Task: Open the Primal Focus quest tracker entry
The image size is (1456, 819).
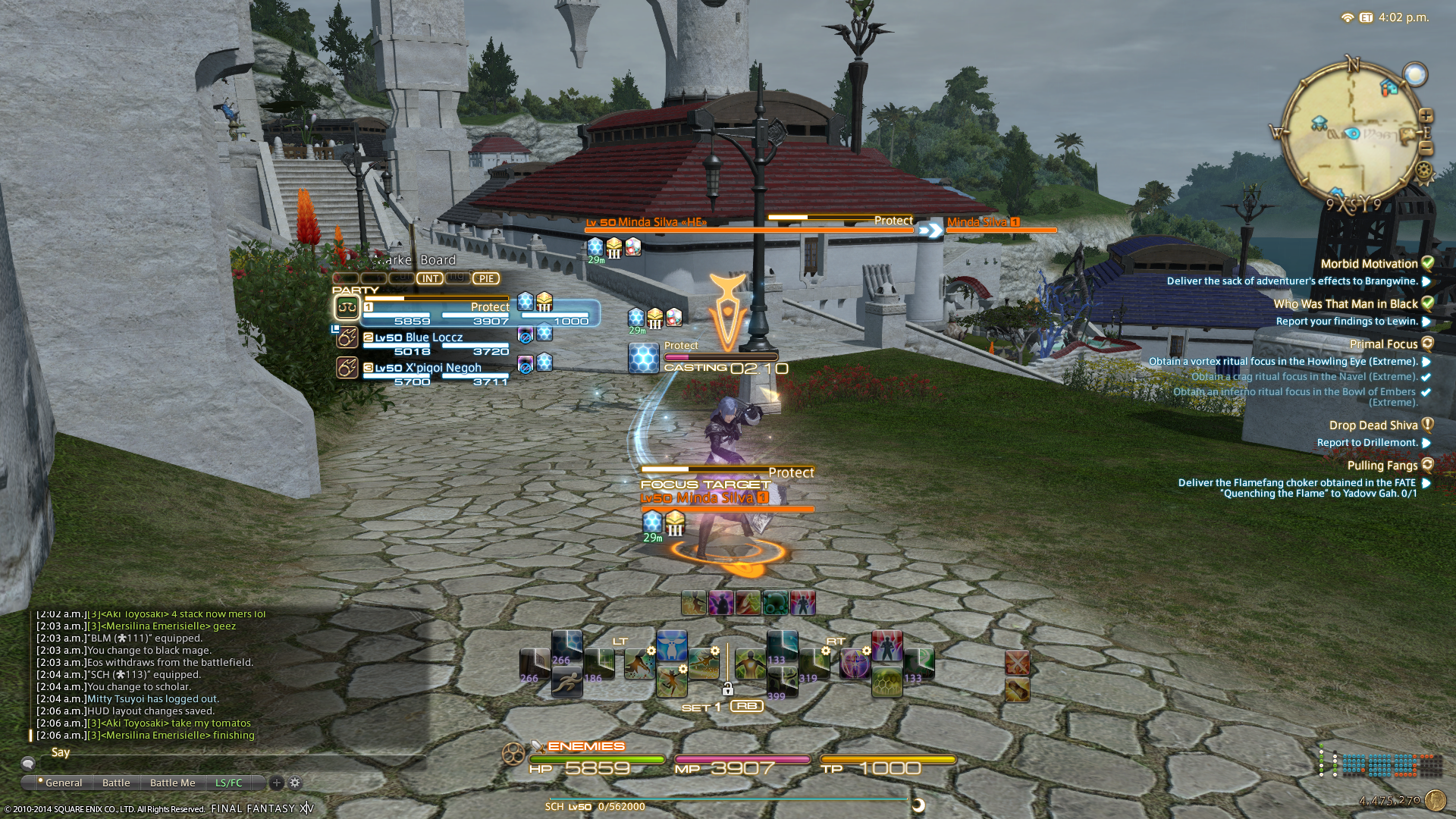Action: pyautogui.click(x=1383, y=344)
